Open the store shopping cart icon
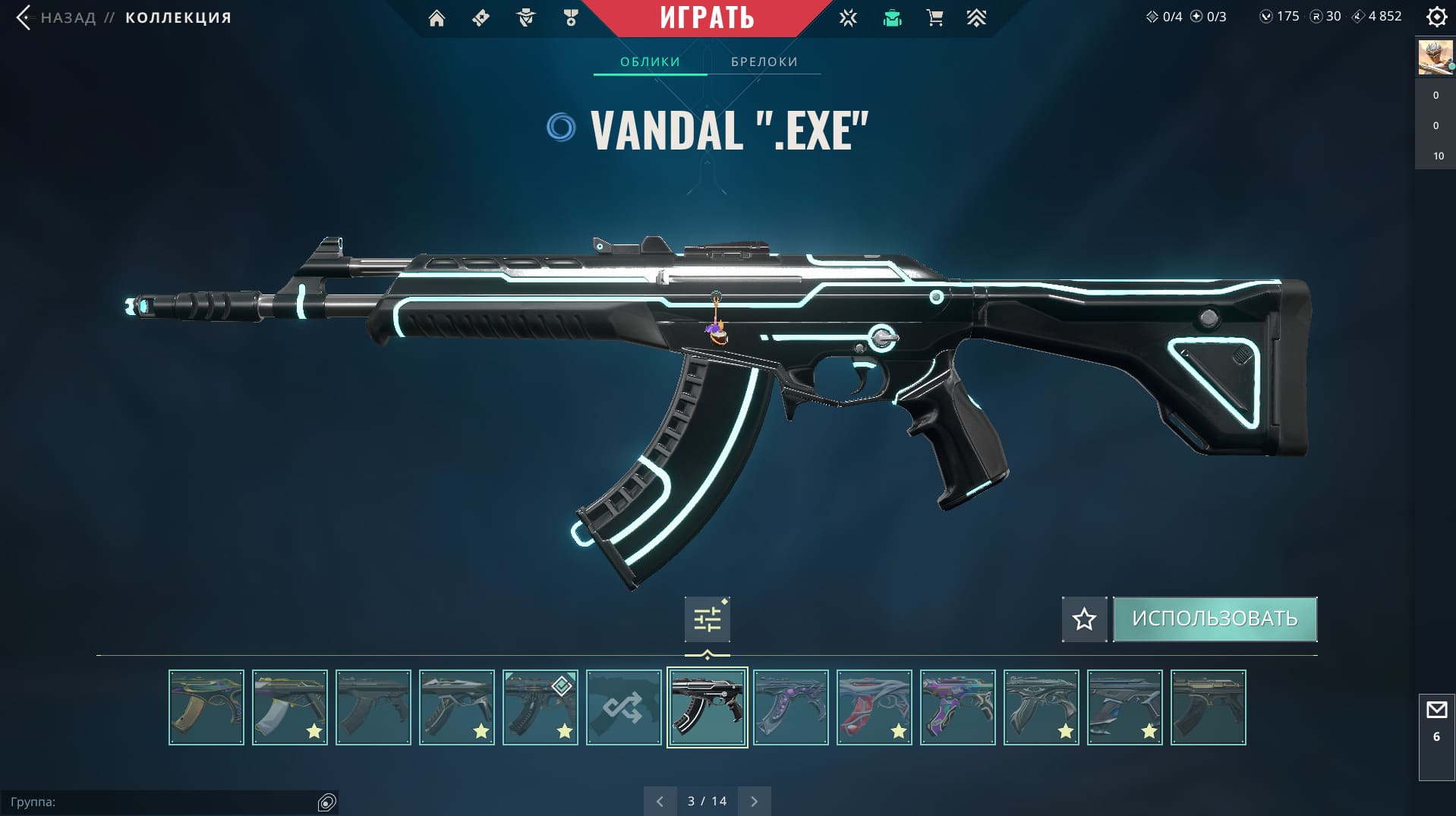The height and width of the screenshot is (816, 1456). pos(934,18)
